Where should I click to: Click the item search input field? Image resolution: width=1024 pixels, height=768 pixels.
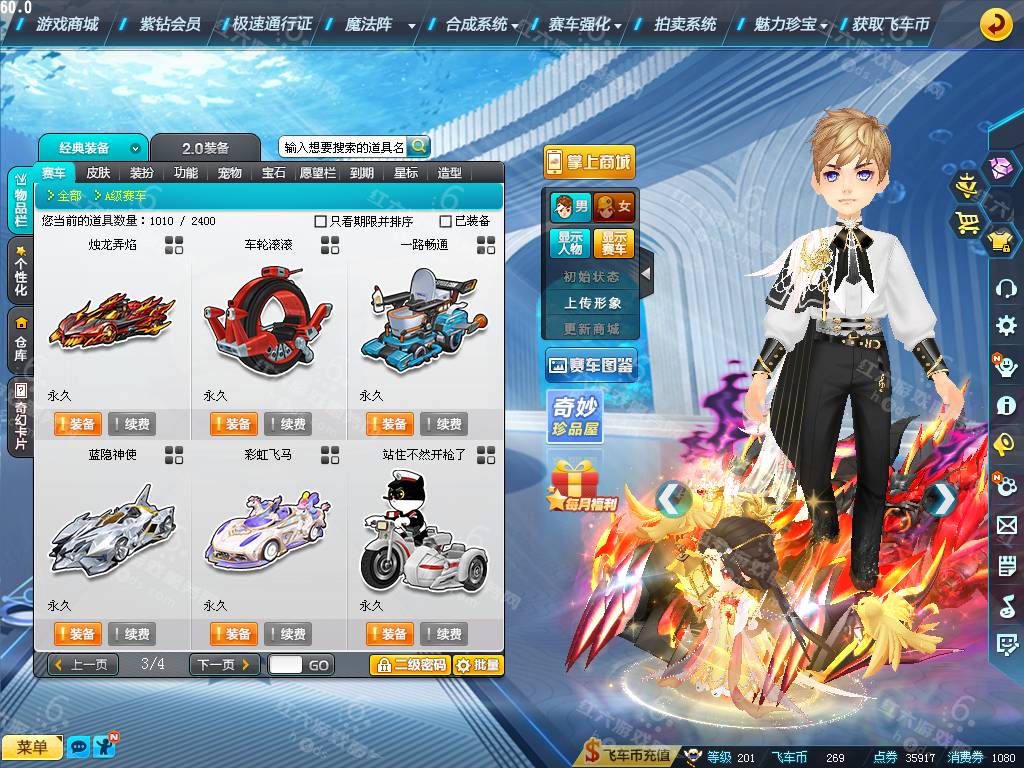click(343, 147)
